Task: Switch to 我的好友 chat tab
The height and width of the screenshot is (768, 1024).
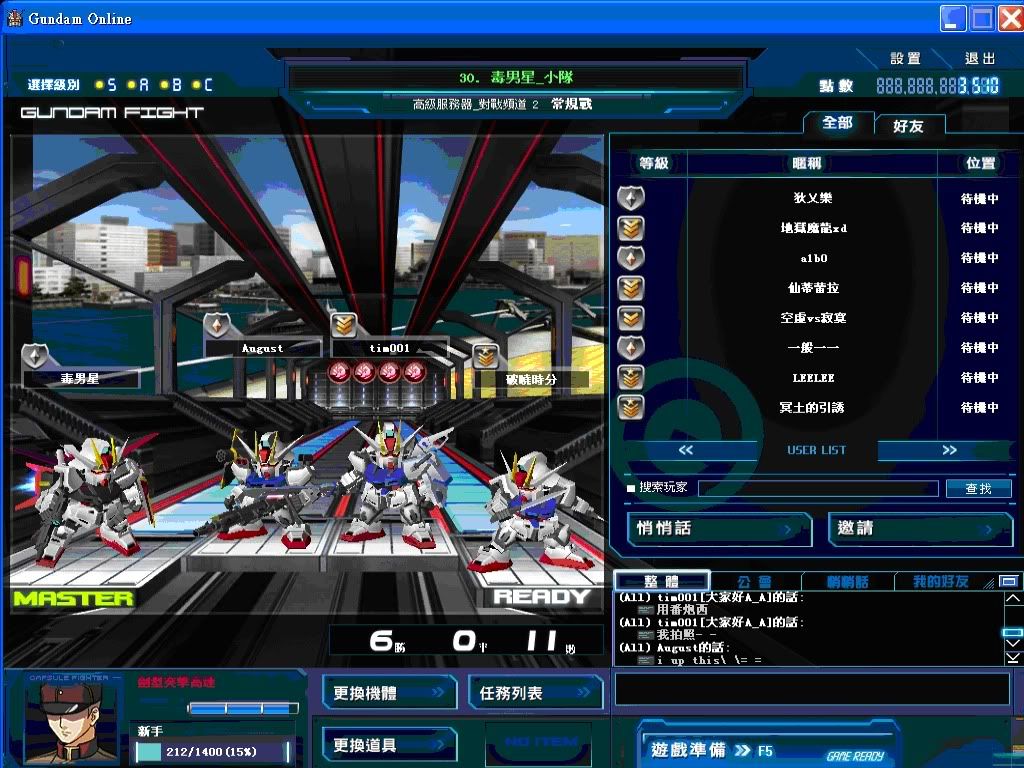Action: point(940,581)
